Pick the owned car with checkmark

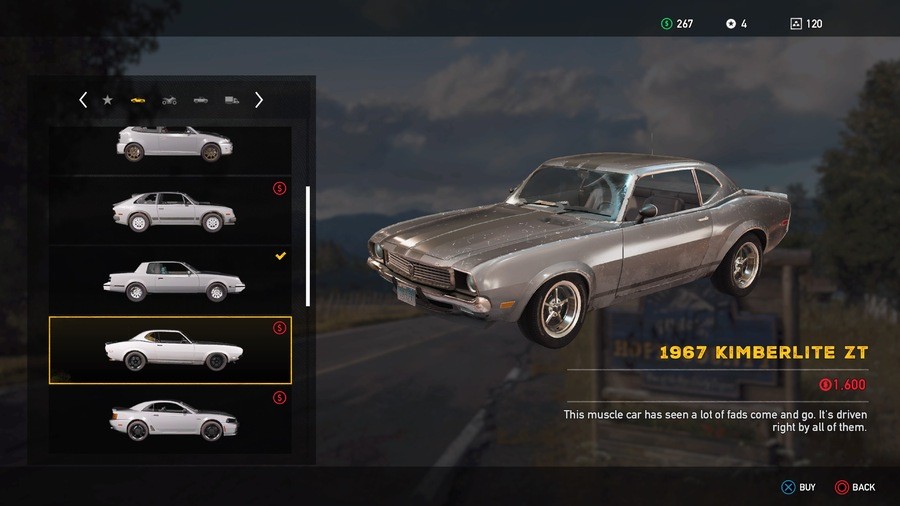pos(170,279)
